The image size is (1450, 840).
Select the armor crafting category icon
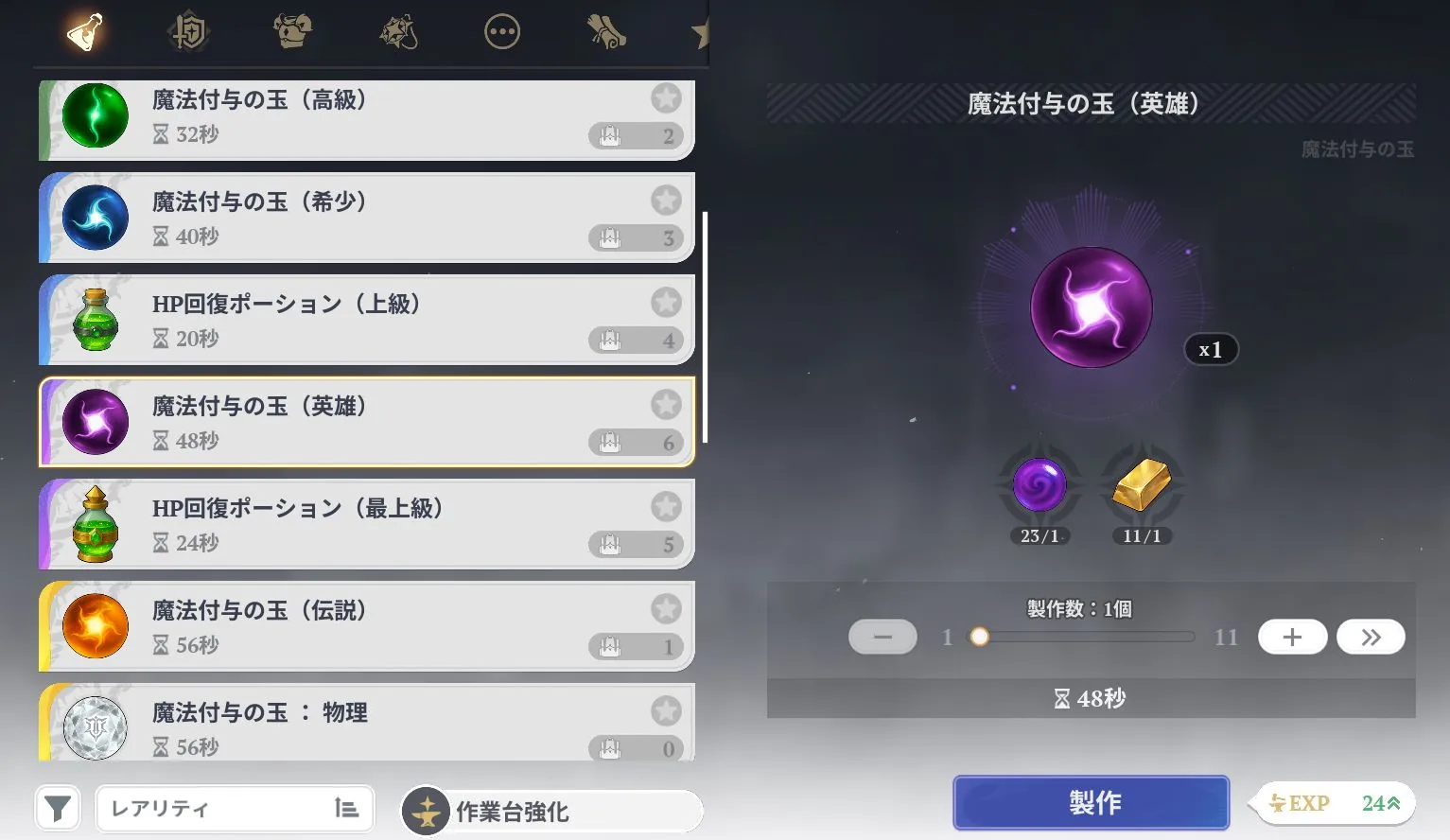point(292,31)
